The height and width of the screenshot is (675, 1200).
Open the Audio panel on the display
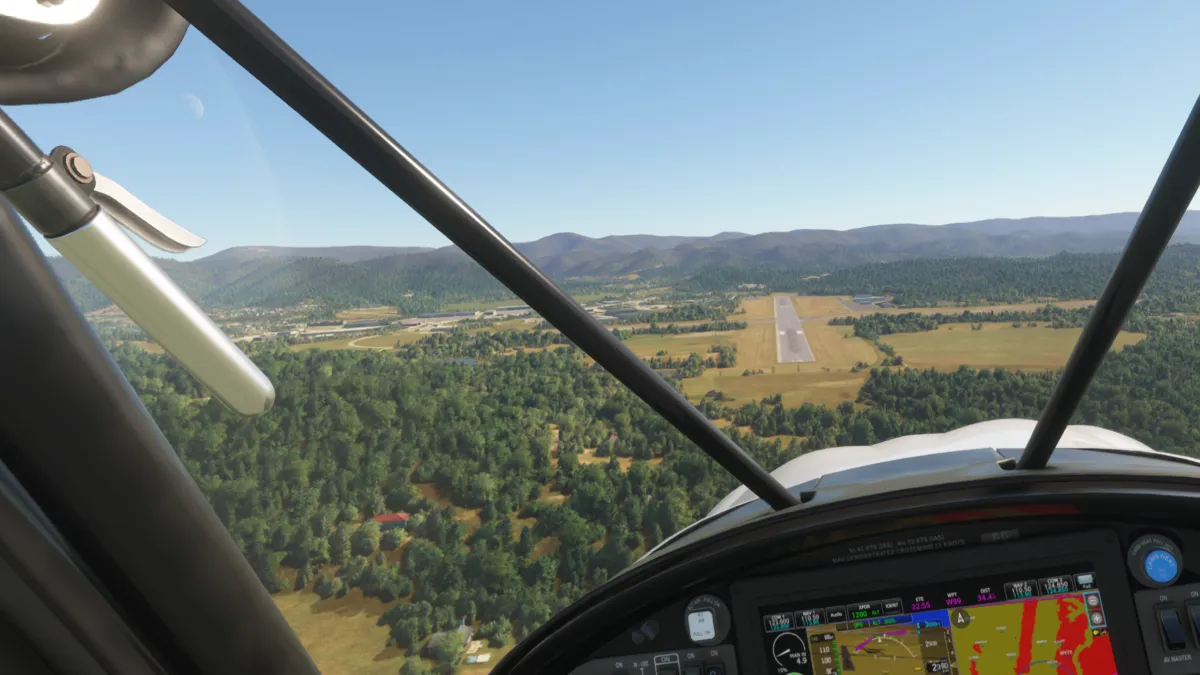(x=836, y=615)
